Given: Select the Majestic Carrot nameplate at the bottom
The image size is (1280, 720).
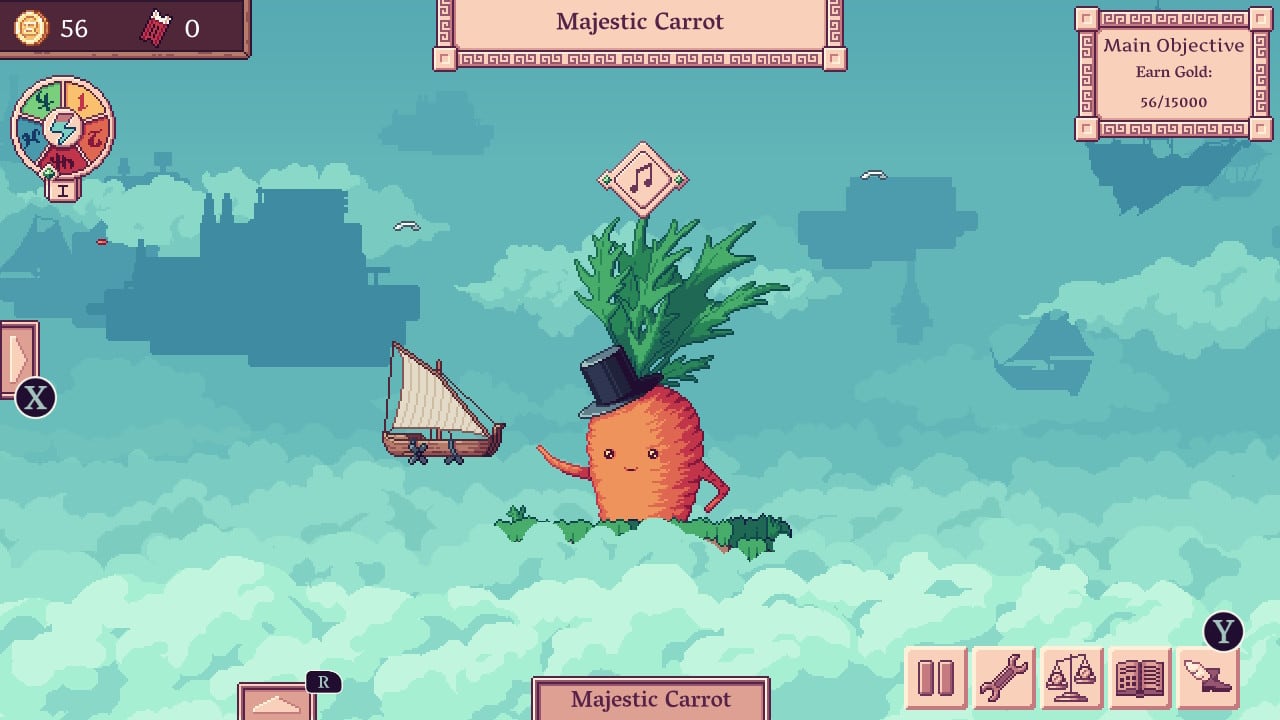Looking at the screenshot, I should click(651, 699).
